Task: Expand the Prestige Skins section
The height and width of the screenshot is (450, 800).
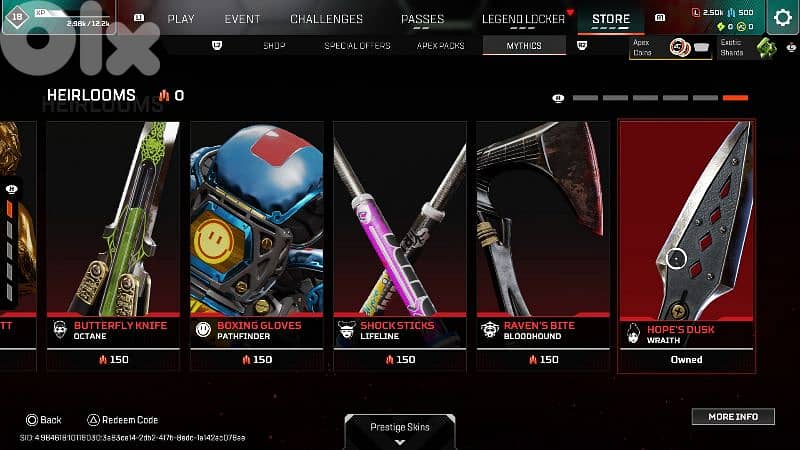Action: (399, 432)
